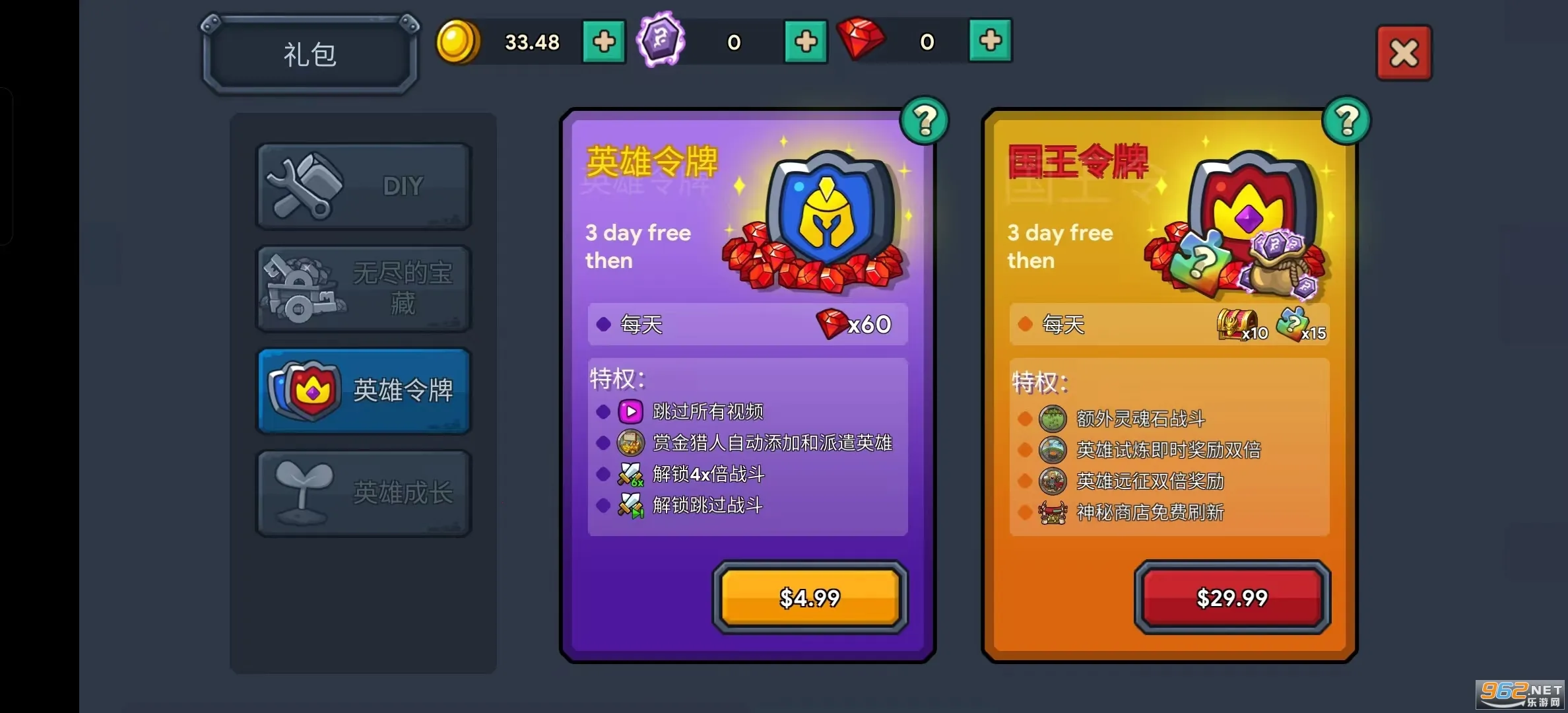Select the 无尽的宝藏 tab

point(363,289)
